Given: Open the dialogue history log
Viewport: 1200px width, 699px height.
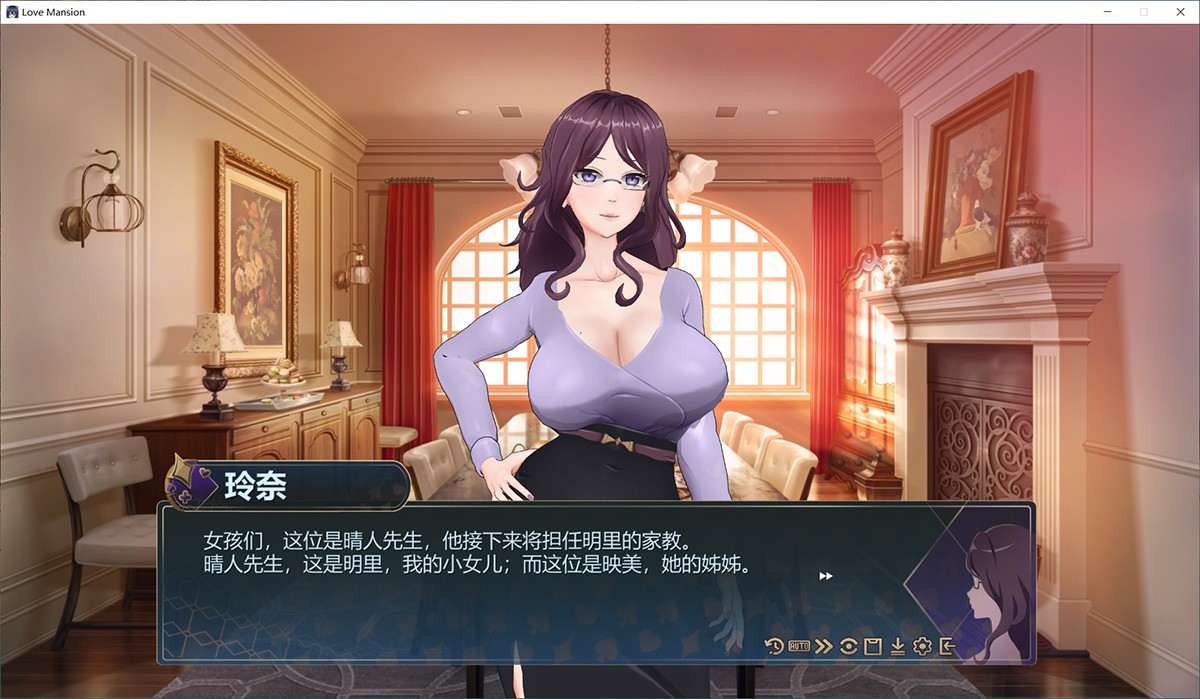Looking at the screenshot, I should 774,646.
